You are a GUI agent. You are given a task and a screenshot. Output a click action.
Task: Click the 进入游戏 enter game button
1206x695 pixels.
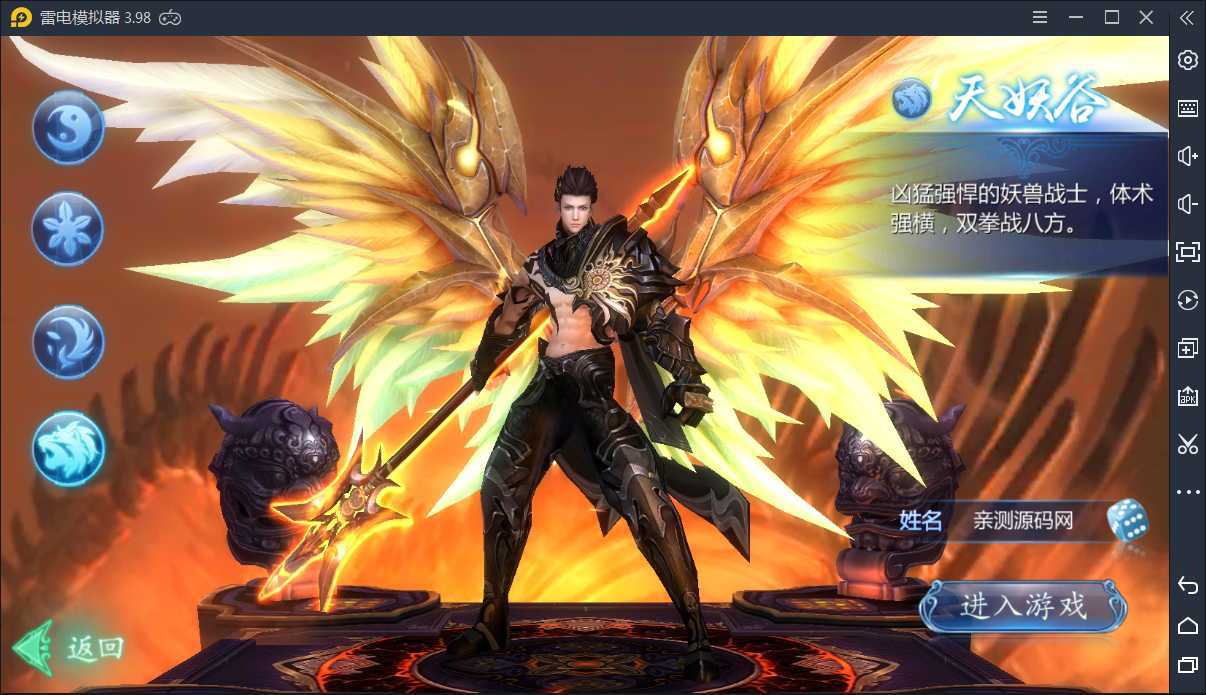[x=1023, y=606]
